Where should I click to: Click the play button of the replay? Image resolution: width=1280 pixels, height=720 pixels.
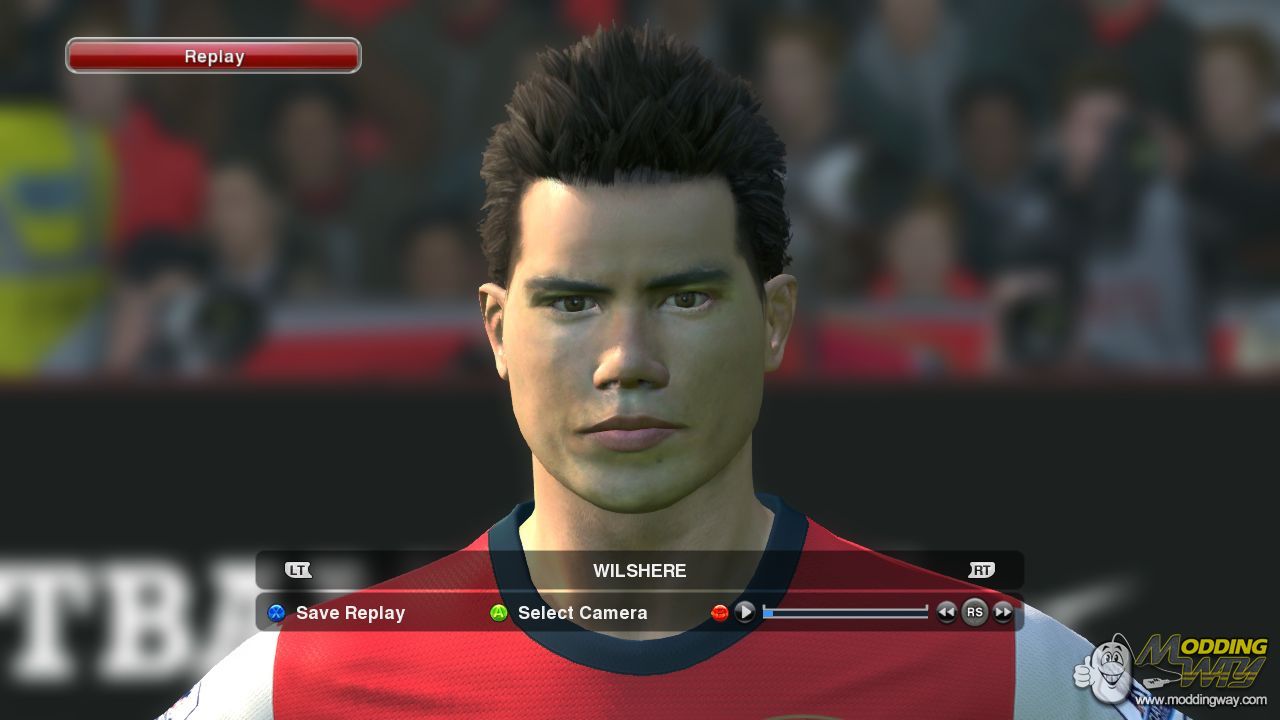click(745, 612)
